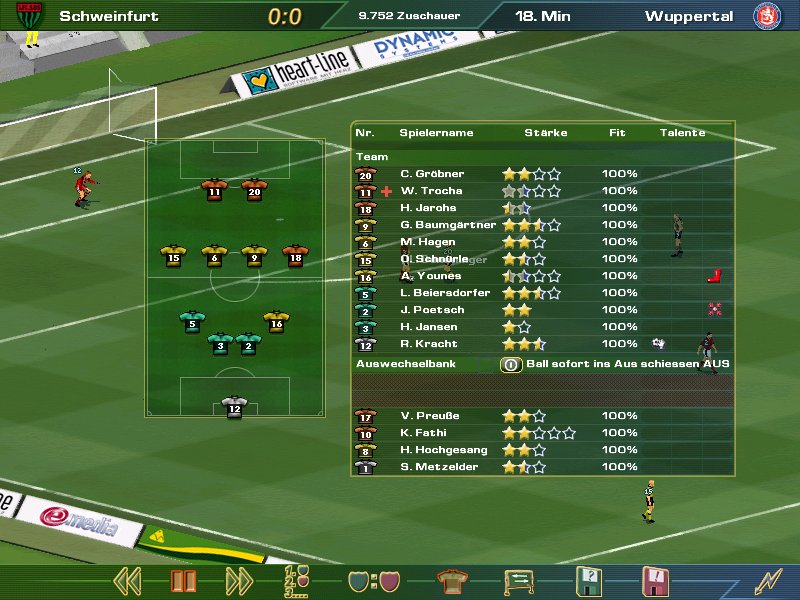Pause the match simulation
The width and height of the screenshot is (800, 600).
pyautogui.click(x=184, y=581)
